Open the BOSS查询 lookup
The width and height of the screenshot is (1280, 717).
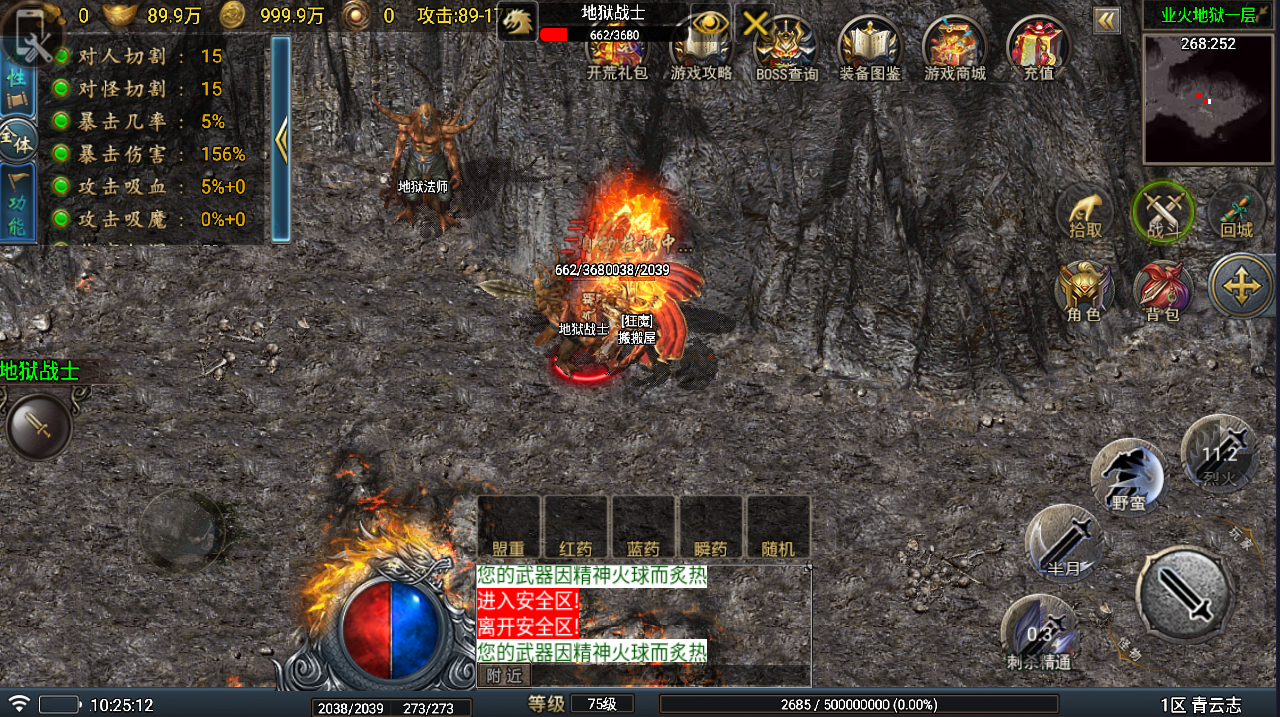786,48
